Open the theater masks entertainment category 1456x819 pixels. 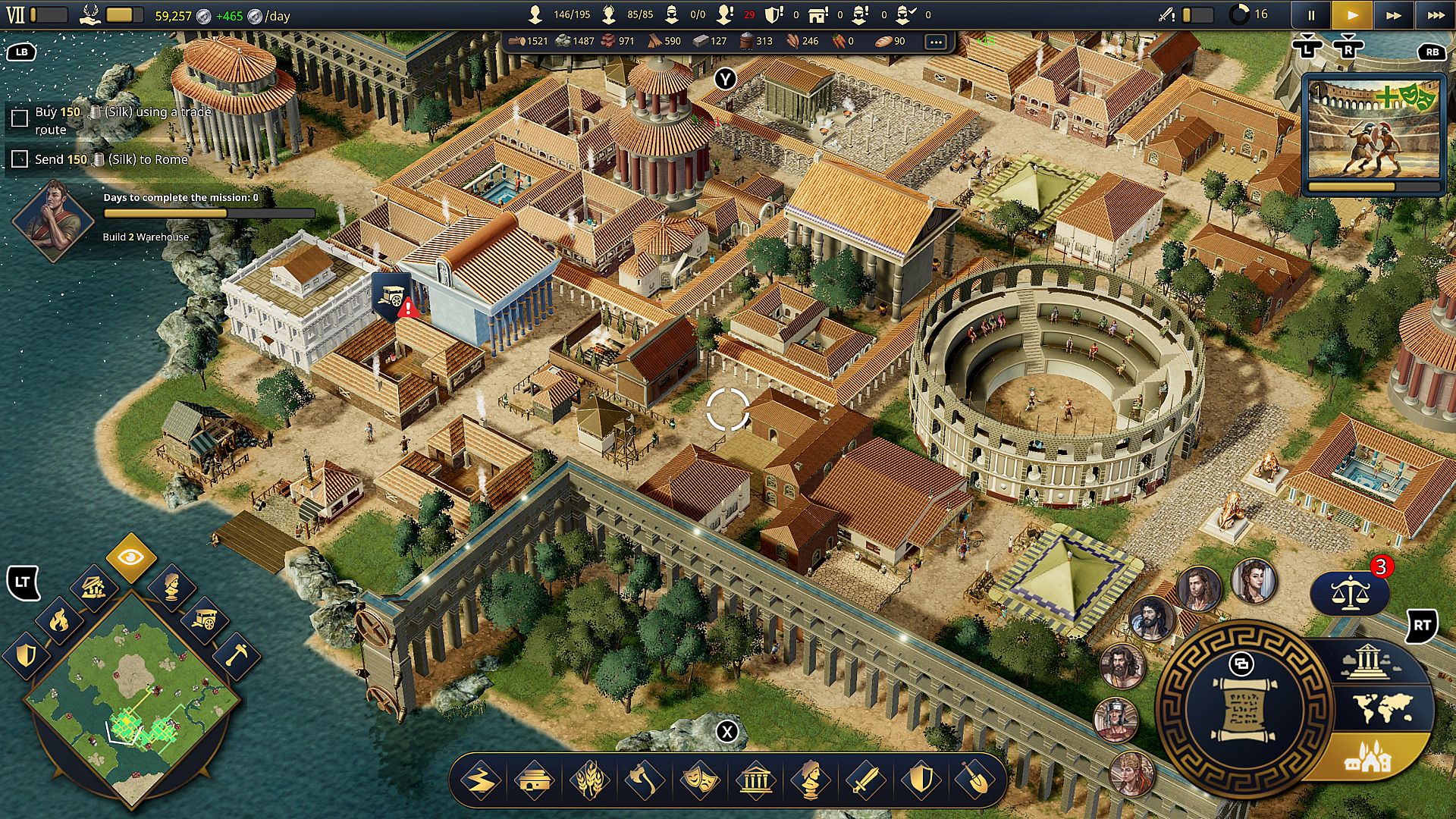pos(699,780)
